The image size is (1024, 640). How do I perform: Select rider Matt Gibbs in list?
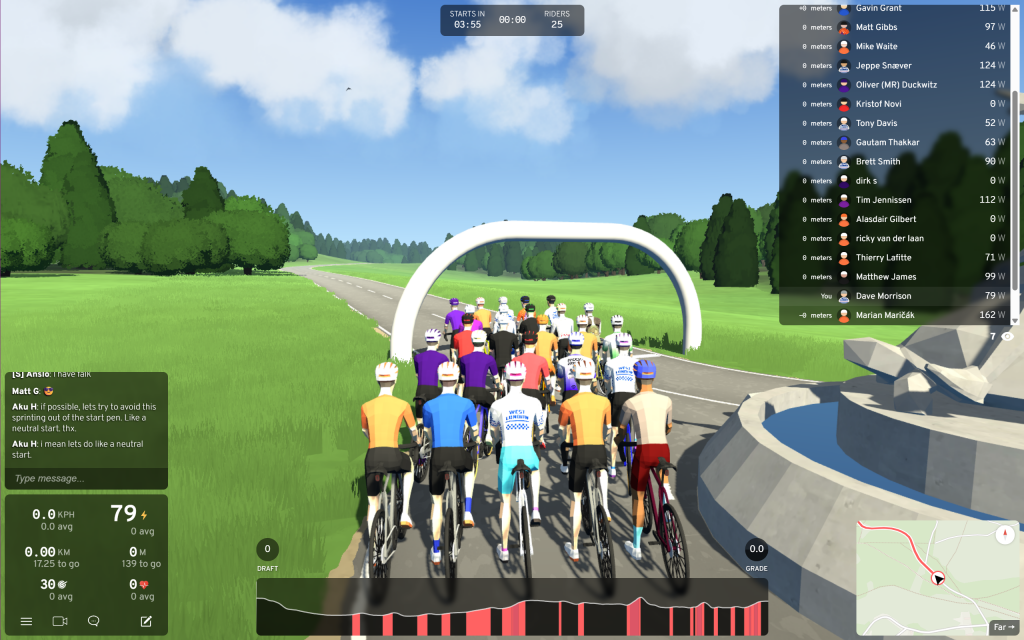(900, 27)
